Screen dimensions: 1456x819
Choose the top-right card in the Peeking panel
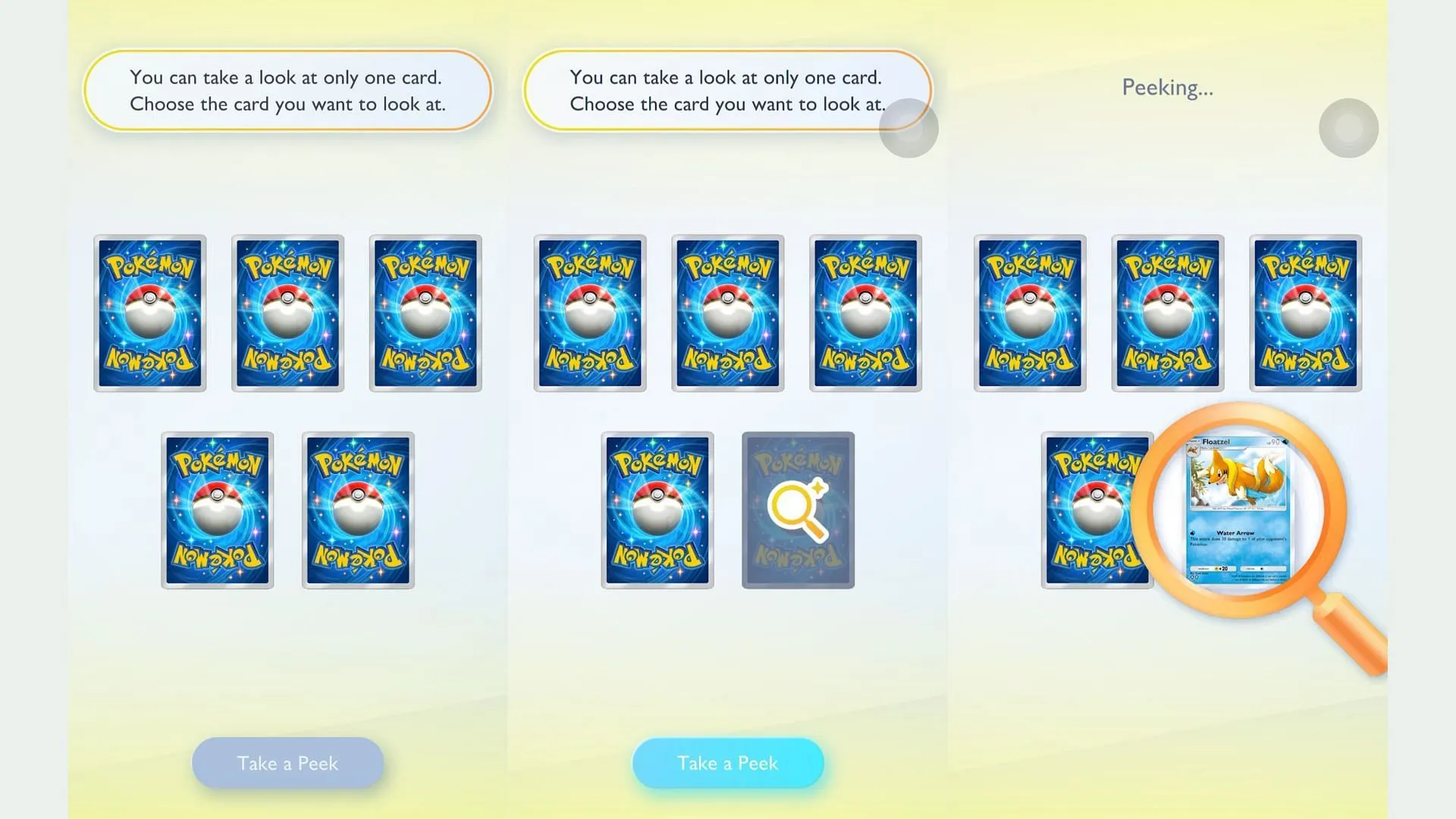click(x=1305, y=311)
